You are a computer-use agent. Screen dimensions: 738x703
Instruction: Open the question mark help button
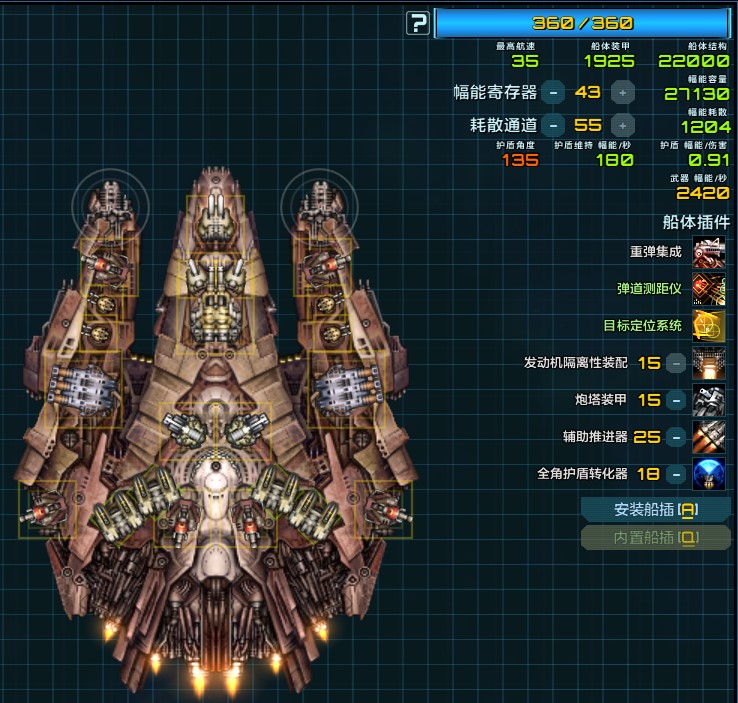[x=418, y=23]
